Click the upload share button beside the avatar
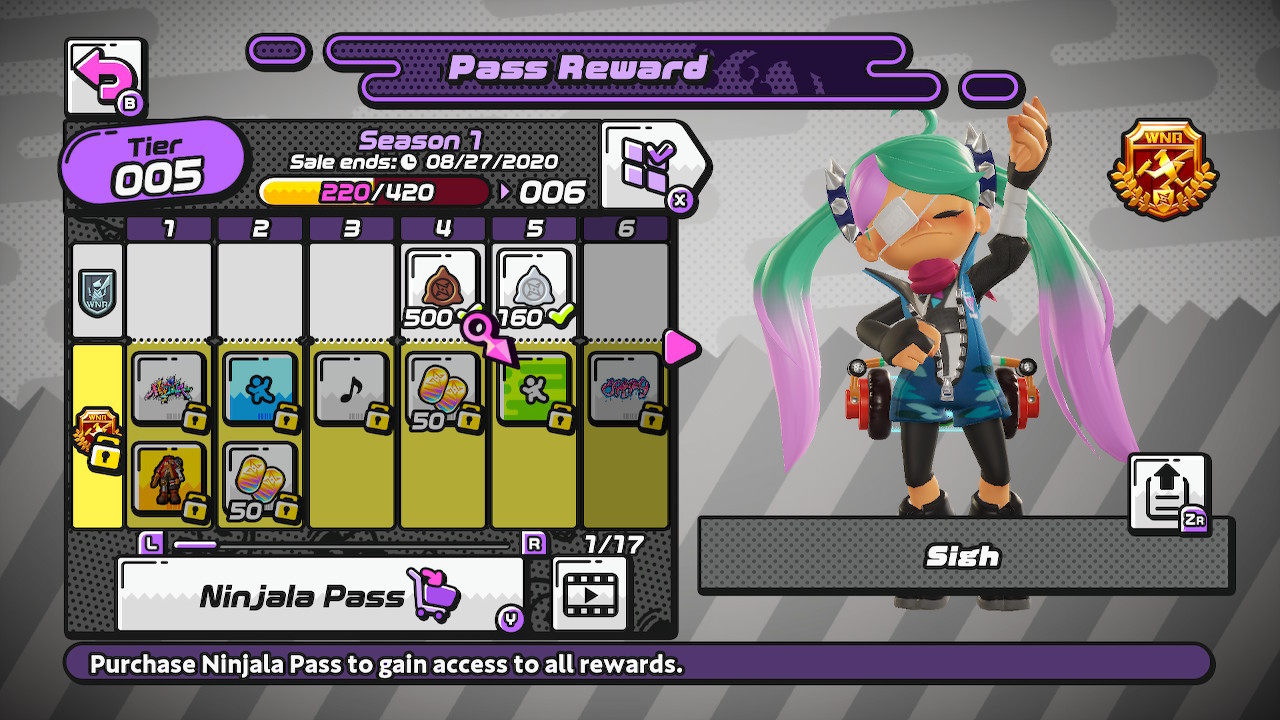The image size is (1280, 720). point(1168,492)
